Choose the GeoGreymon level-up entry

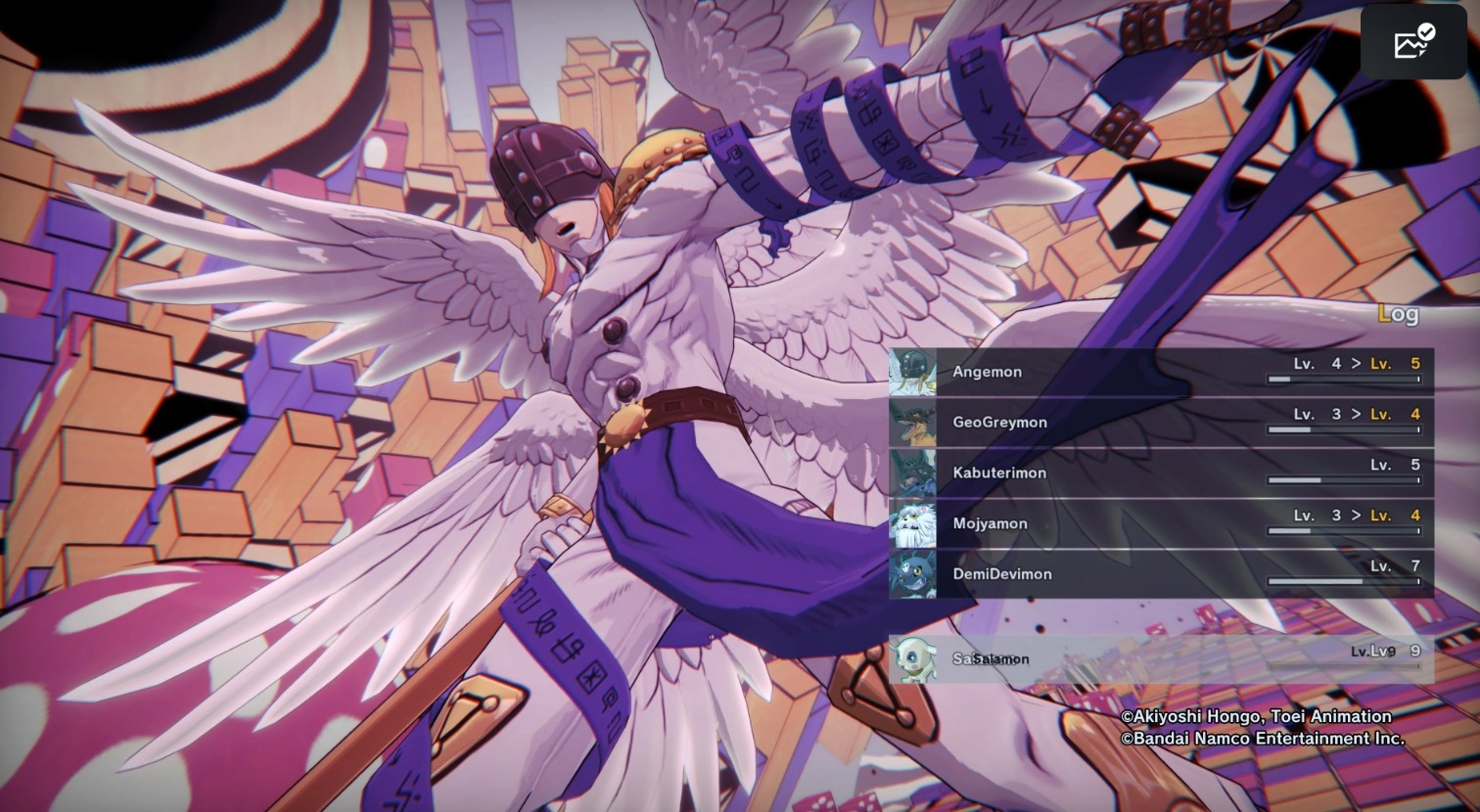(x=1161, y=423)
